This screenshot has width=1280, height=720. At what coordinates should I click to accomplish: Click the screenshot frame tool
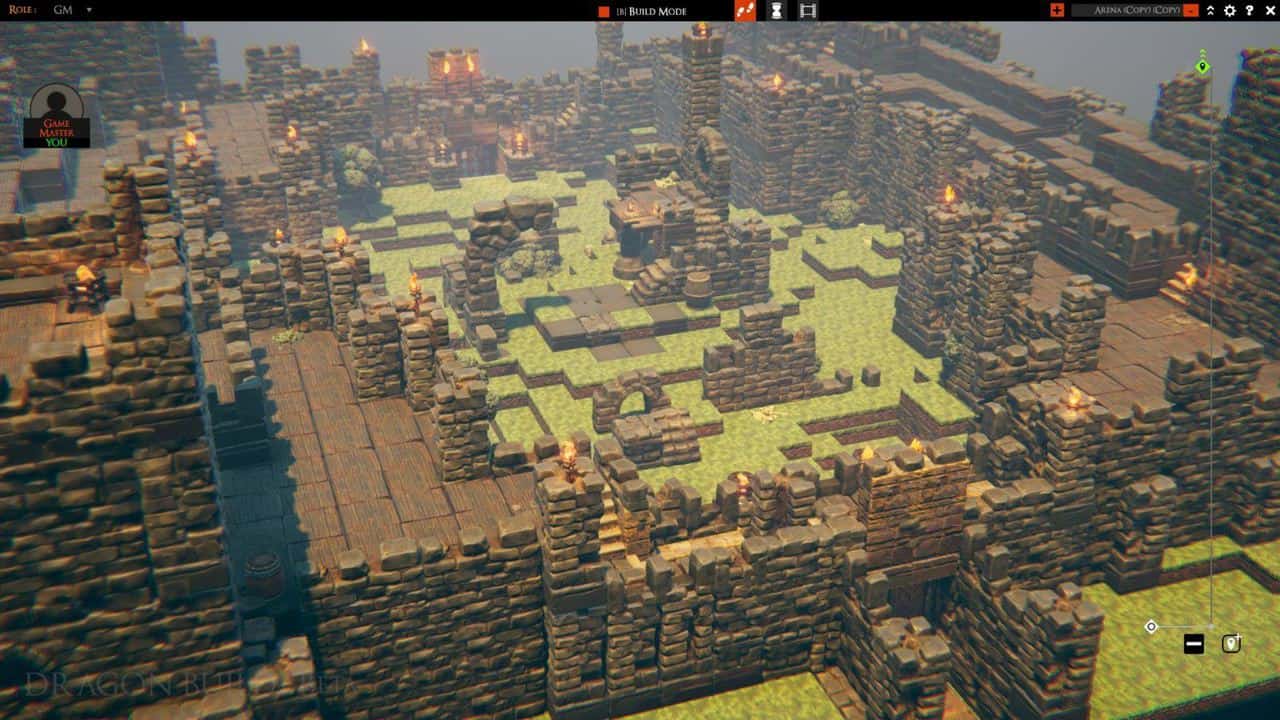tap(806, 11)
